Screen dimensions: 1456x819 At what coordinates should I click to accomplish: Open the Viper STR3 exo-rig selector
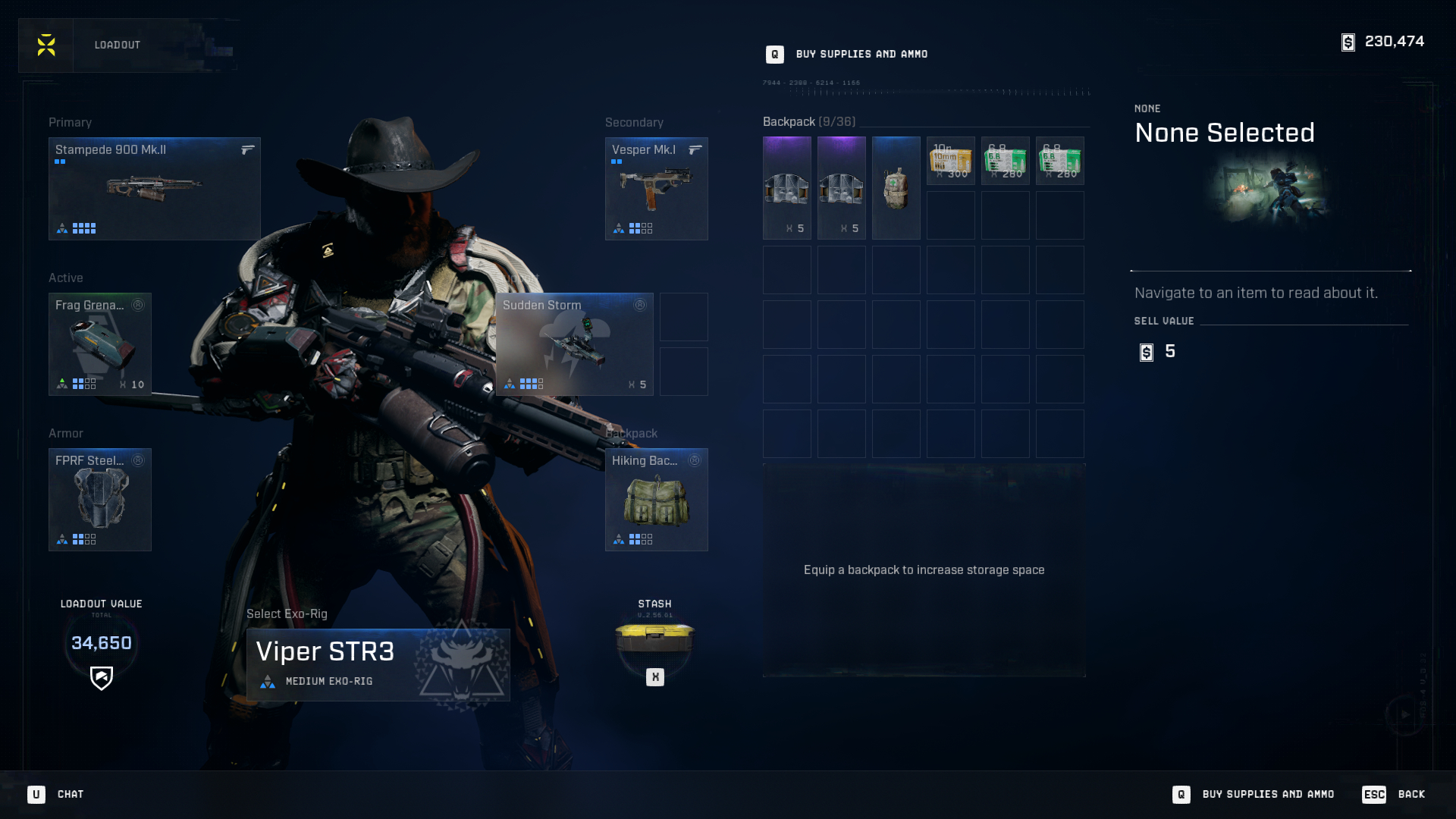pos(378,664)
